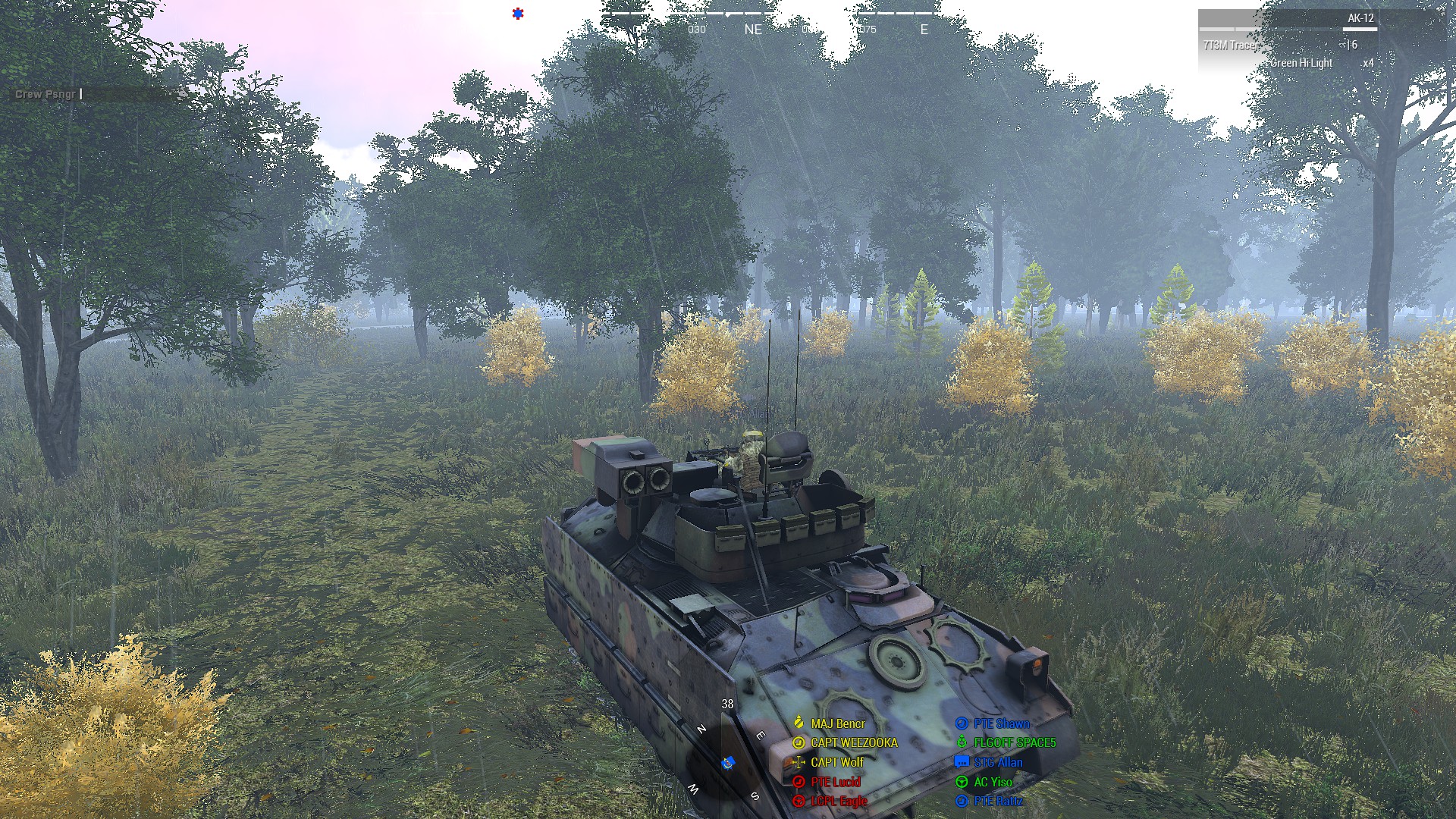Click FLGOFF SPACE5's medic role icon
Screen dimensions: 1456x819
tap(962, 742)
